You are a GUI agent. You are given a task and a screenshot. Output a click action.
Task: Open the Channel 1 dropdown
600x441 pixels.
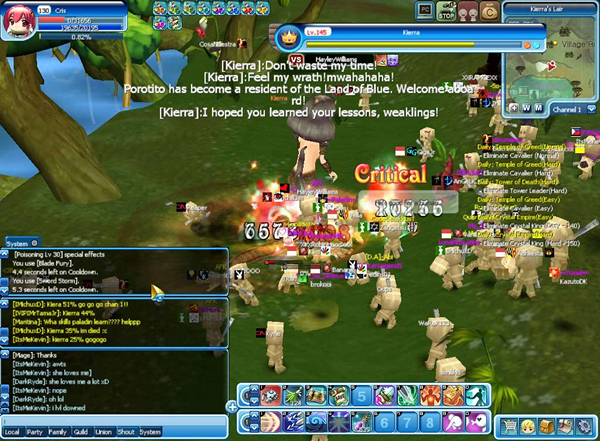(x=571, y=107)
